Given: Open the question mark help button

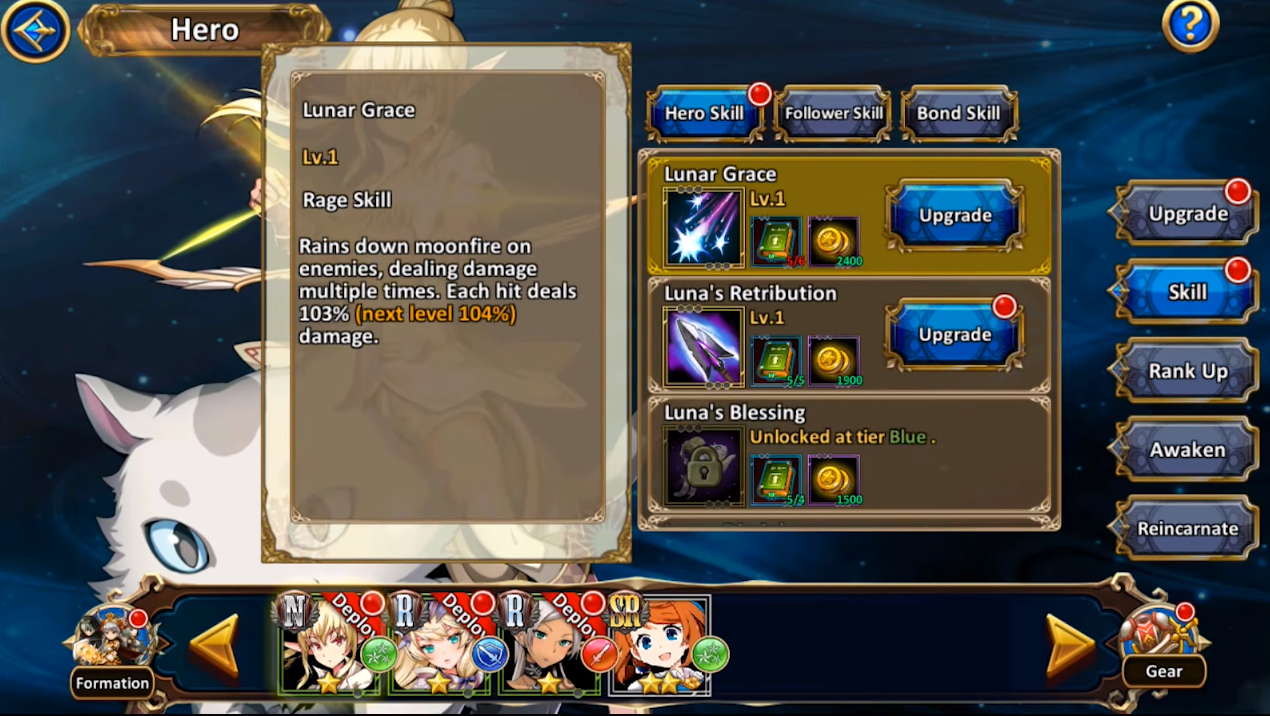Looking at the screenshot, I should click(x=1190, y=25).
